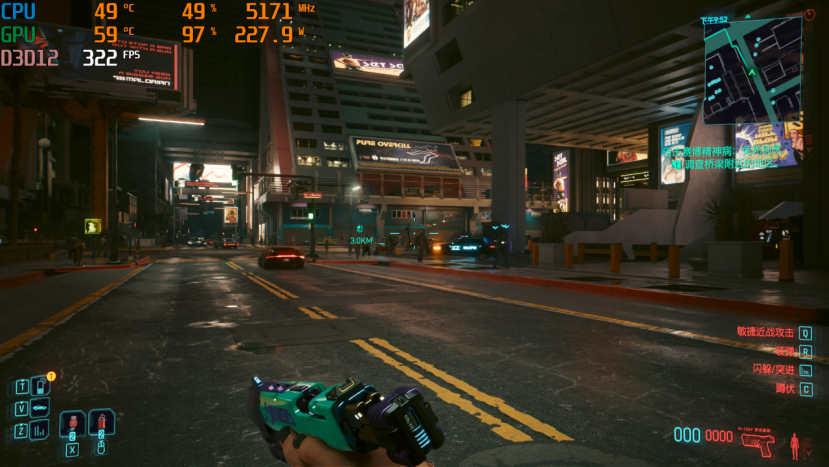Screen dimensions: 829x467
Task: Click the minimap in the corner
Action: (752, 70)
